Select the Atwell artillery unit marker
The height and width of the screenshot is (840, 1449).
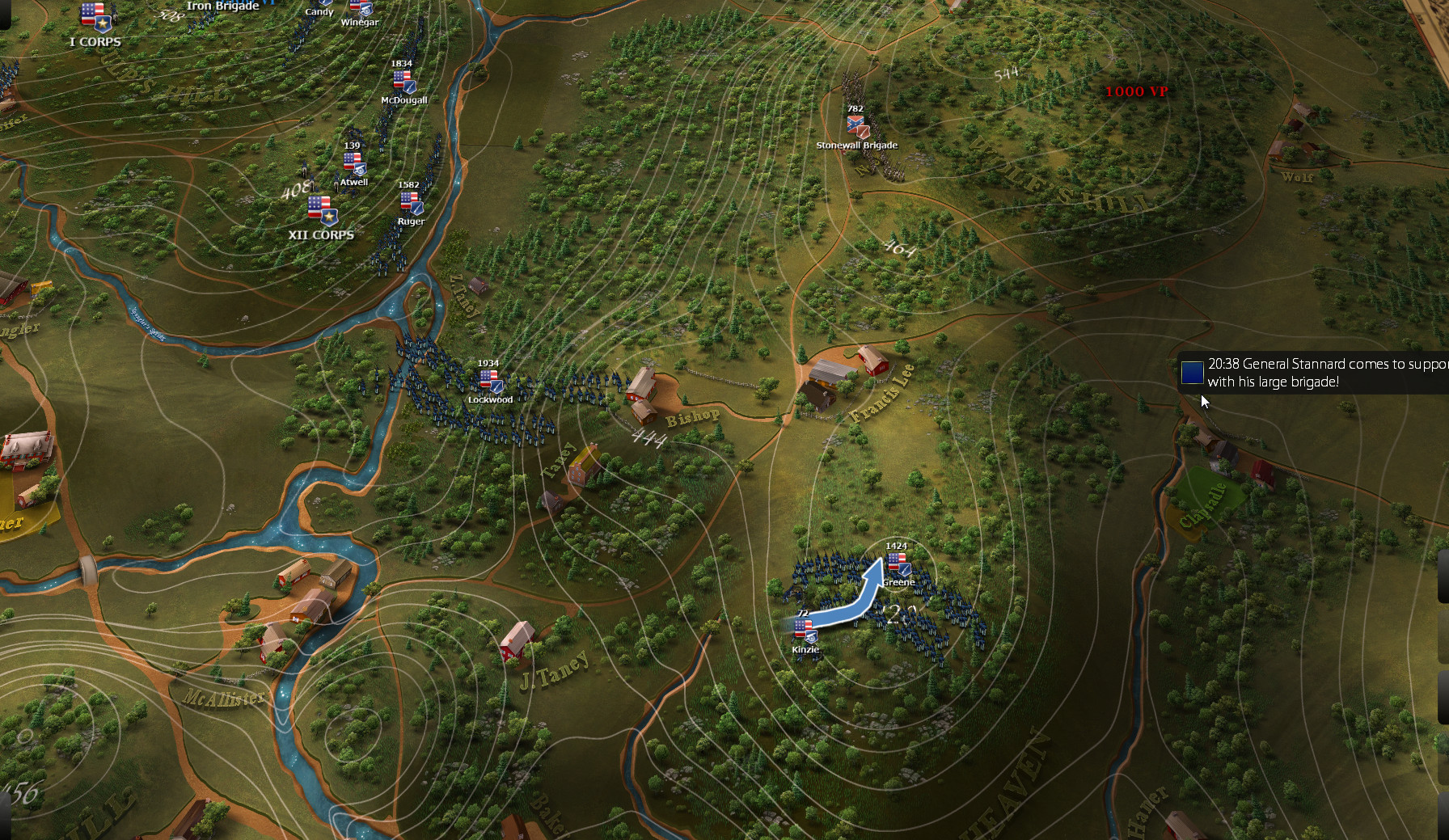353,164
